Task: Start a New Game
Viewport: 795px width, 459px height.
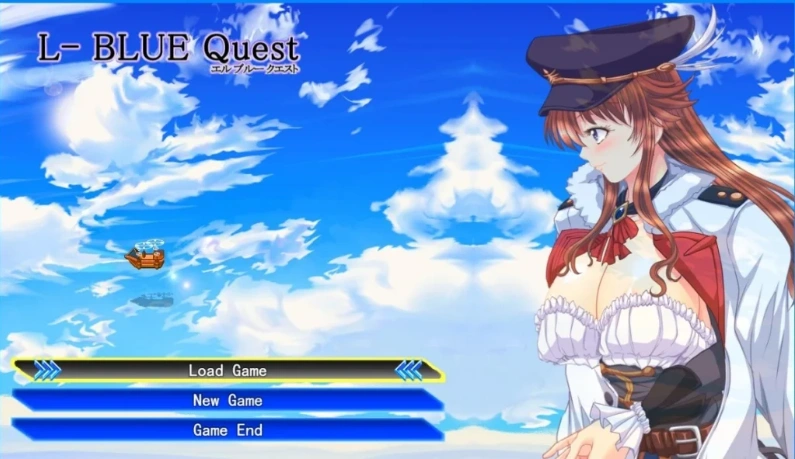Action: [x=228, y=400]
